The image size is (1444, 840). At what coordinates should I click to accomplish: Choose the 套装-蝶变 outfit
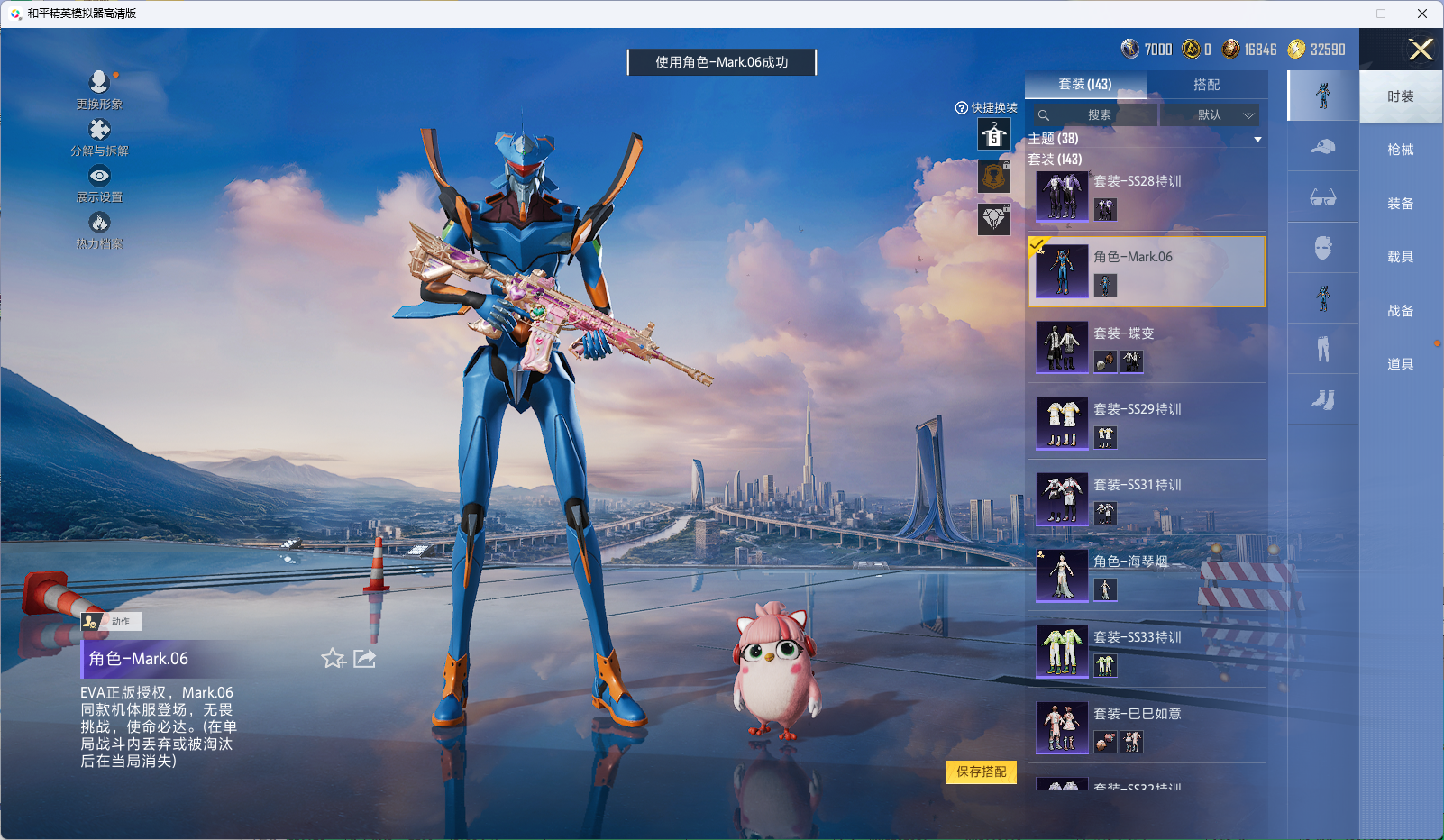click(1147, 348)
